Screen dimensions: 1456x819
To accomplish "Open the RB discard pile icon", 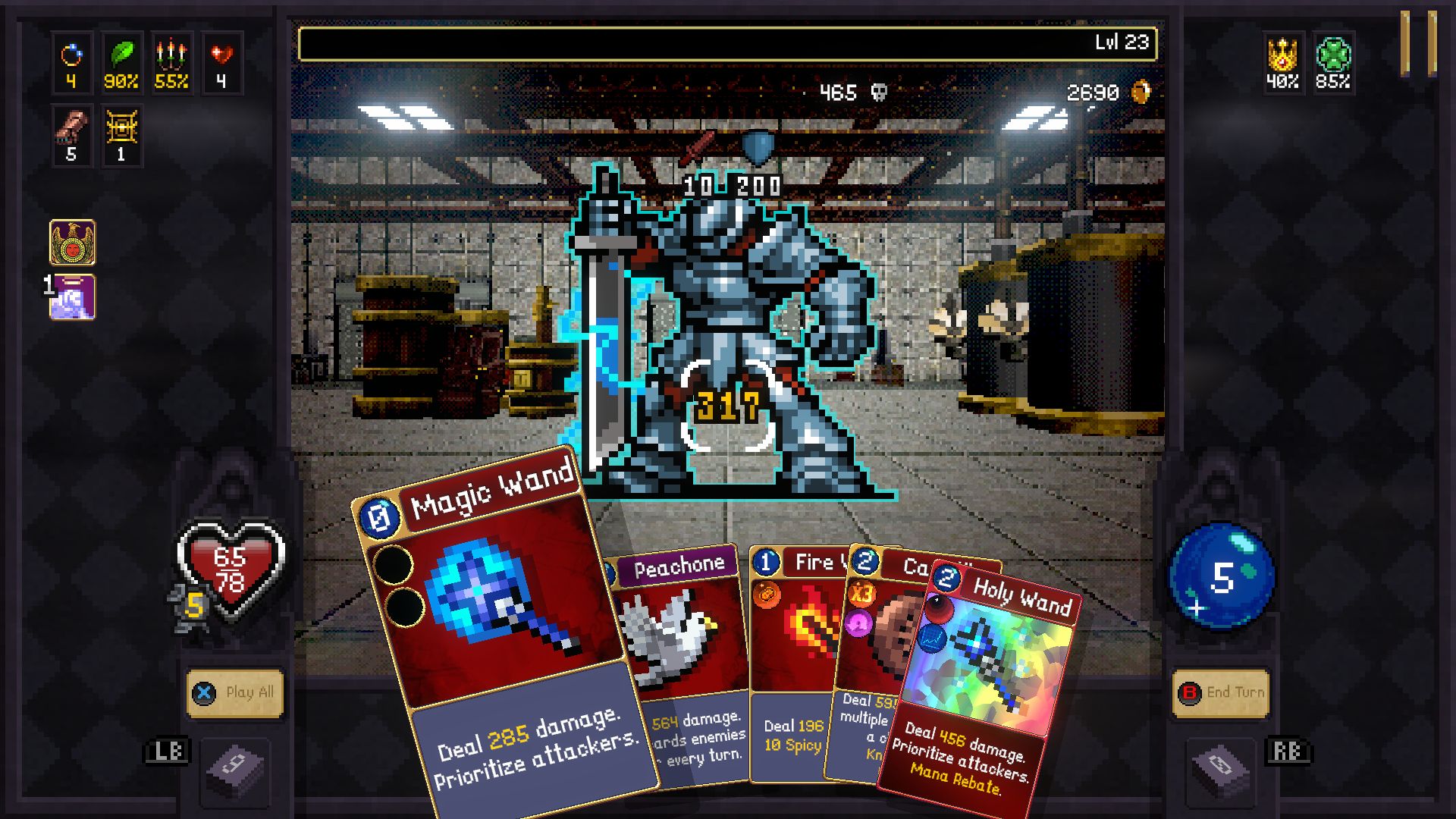I will point(1219,771).
